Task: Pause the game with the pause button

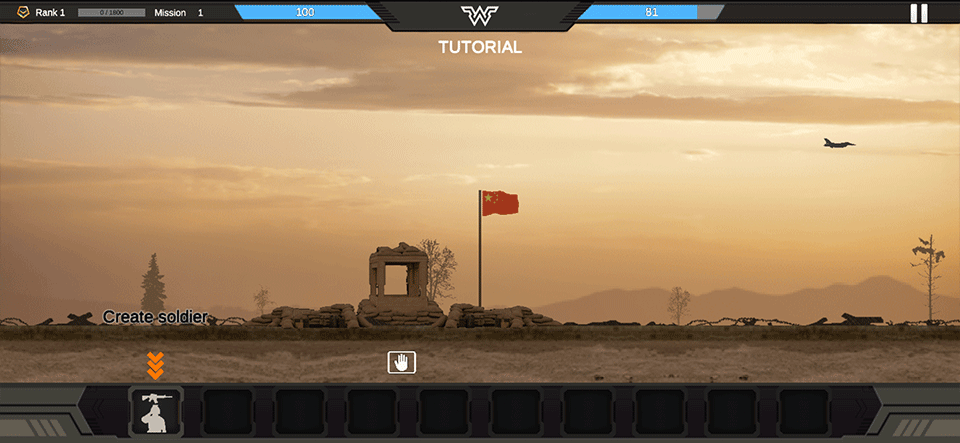Action: 918,13
